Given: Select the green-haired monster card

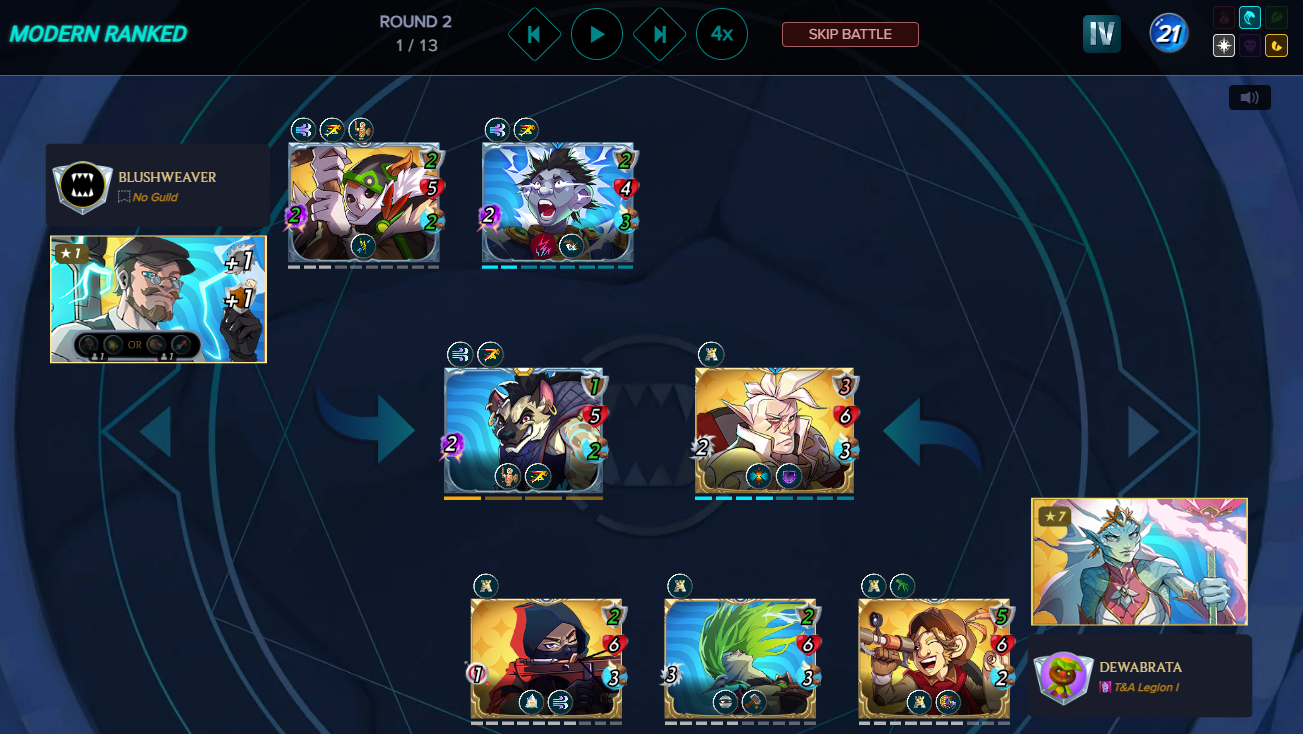Looking at the screenshot, I should [x=740, y=658].
